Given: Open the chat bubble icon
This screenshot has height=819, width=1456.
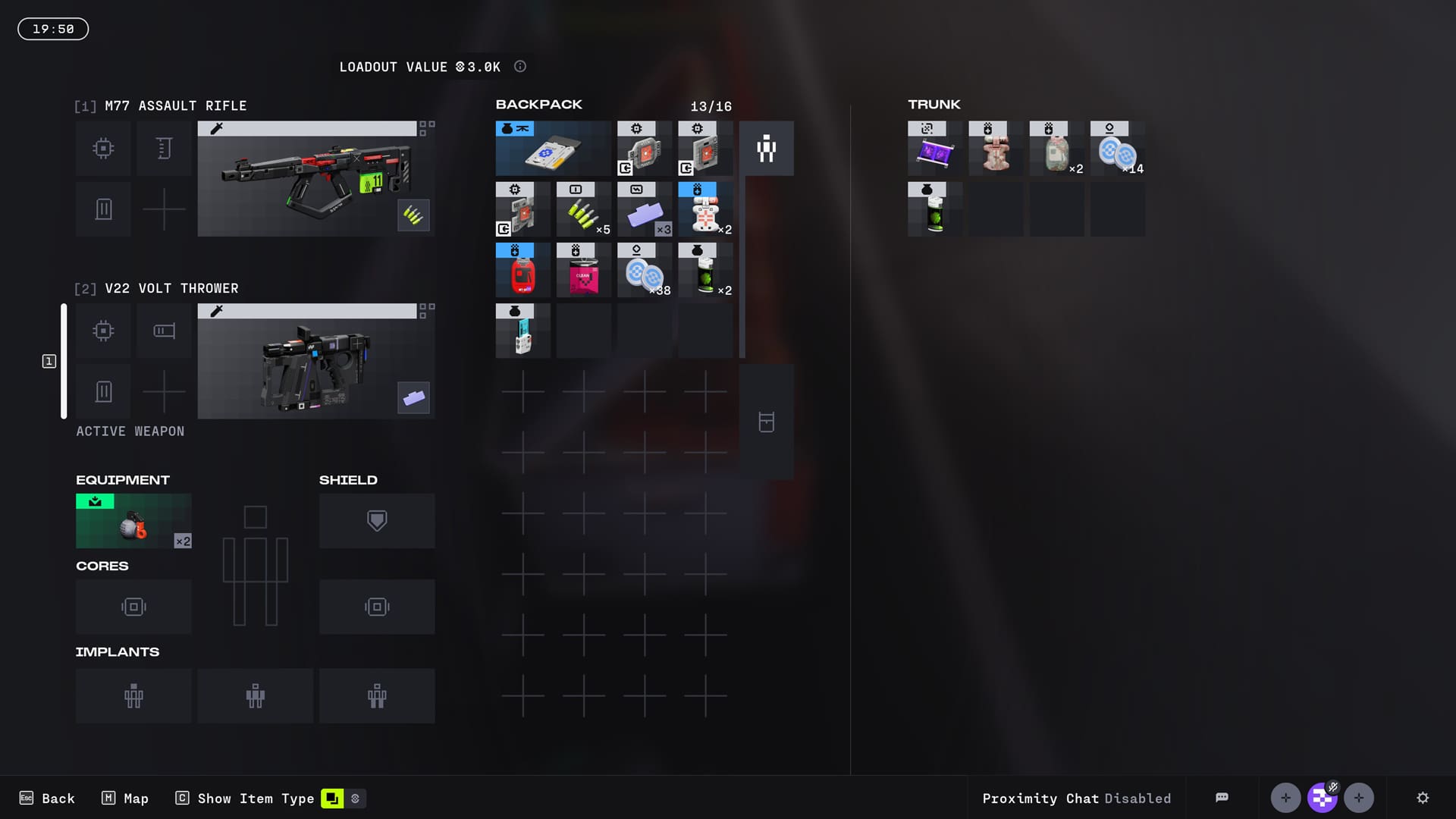Looking at the screenshot, I should (x=1222, y=798).
